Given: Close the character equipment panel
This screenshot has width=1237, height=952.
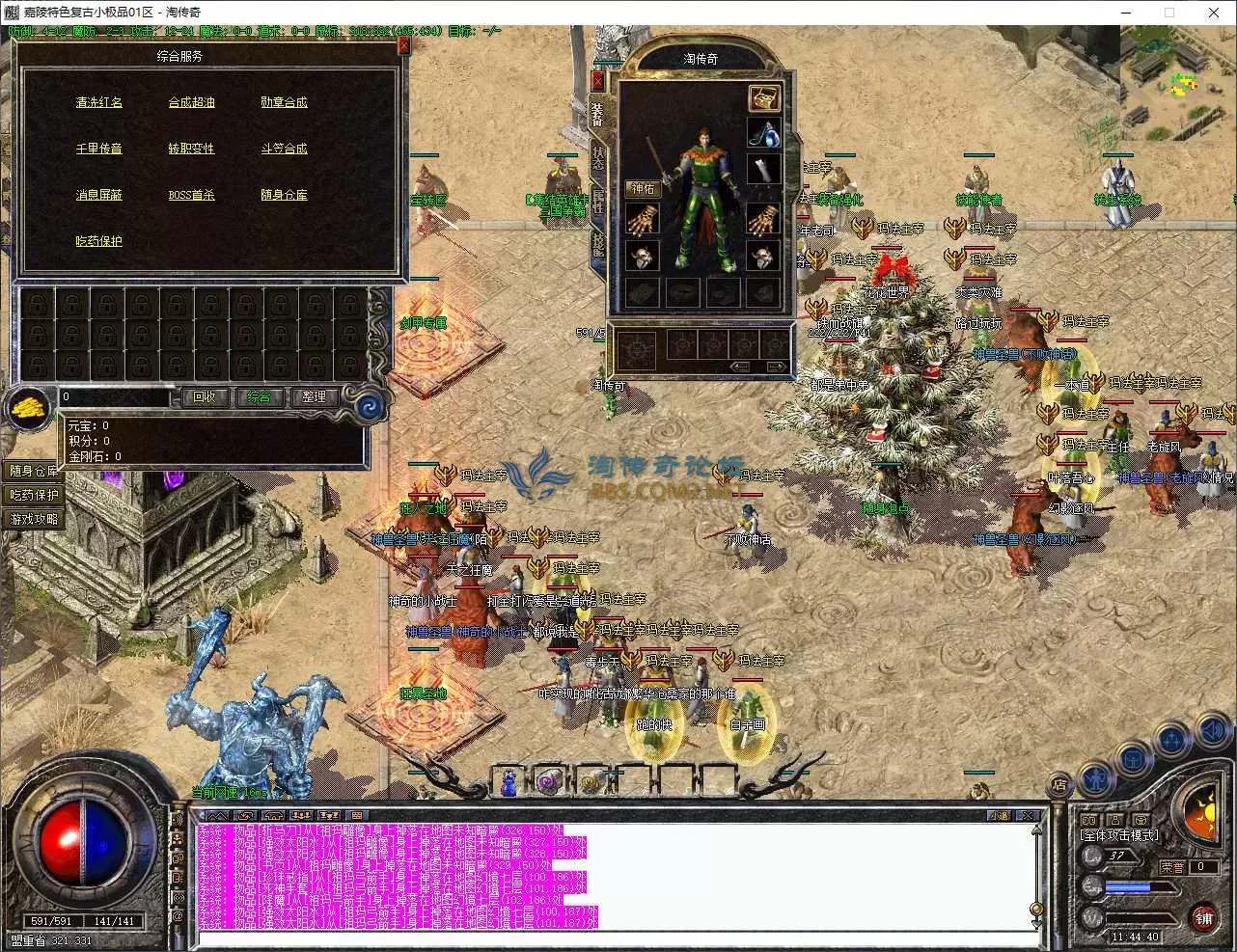Looking at the screenshot, I should (x=598, y=80).
